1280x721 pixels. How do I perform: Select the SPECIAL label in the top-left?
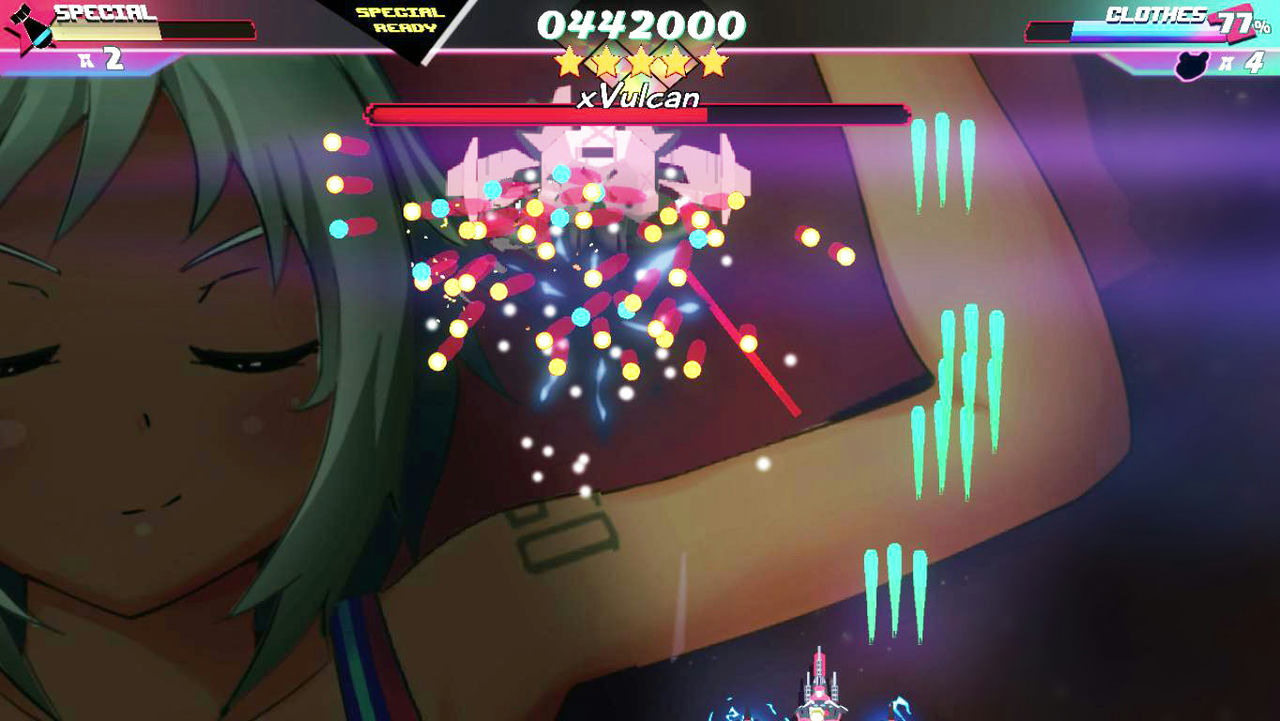pyautogui.click(x=100, y=13)
